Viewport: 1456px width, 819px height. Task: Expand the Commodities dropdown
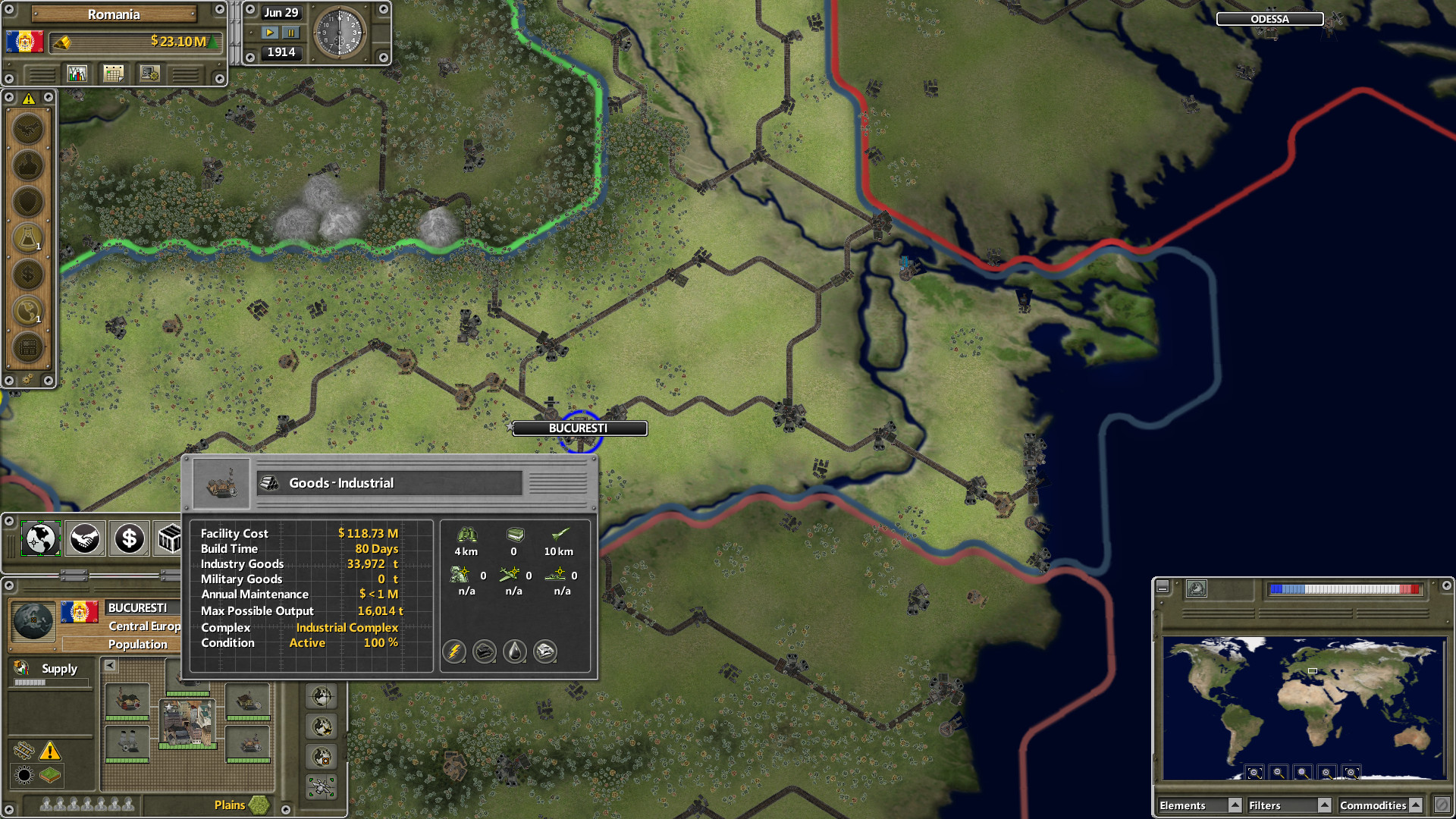point(1415,805)
